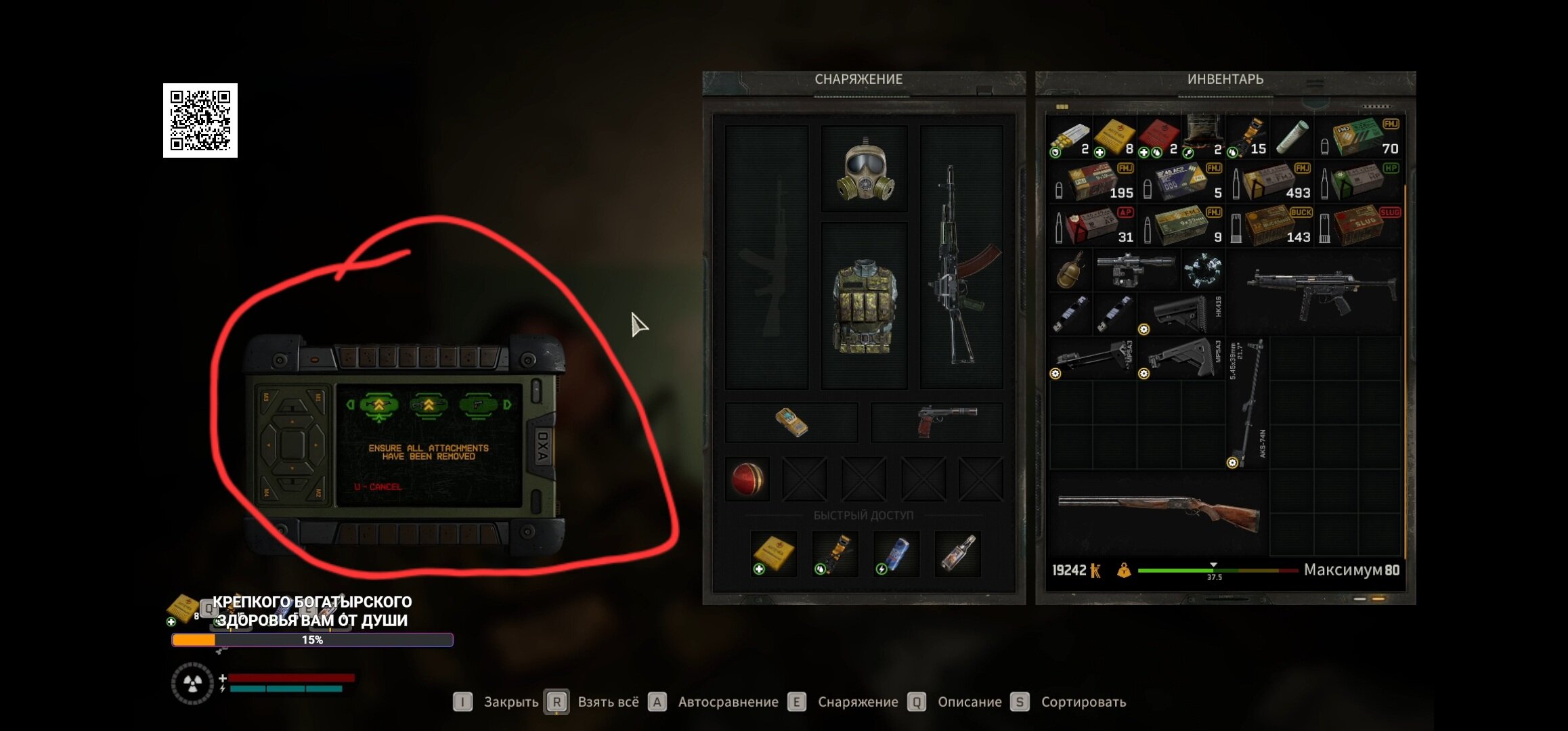Select the equipped pistol slot
1568x731 pixels.
click(937, 422)
